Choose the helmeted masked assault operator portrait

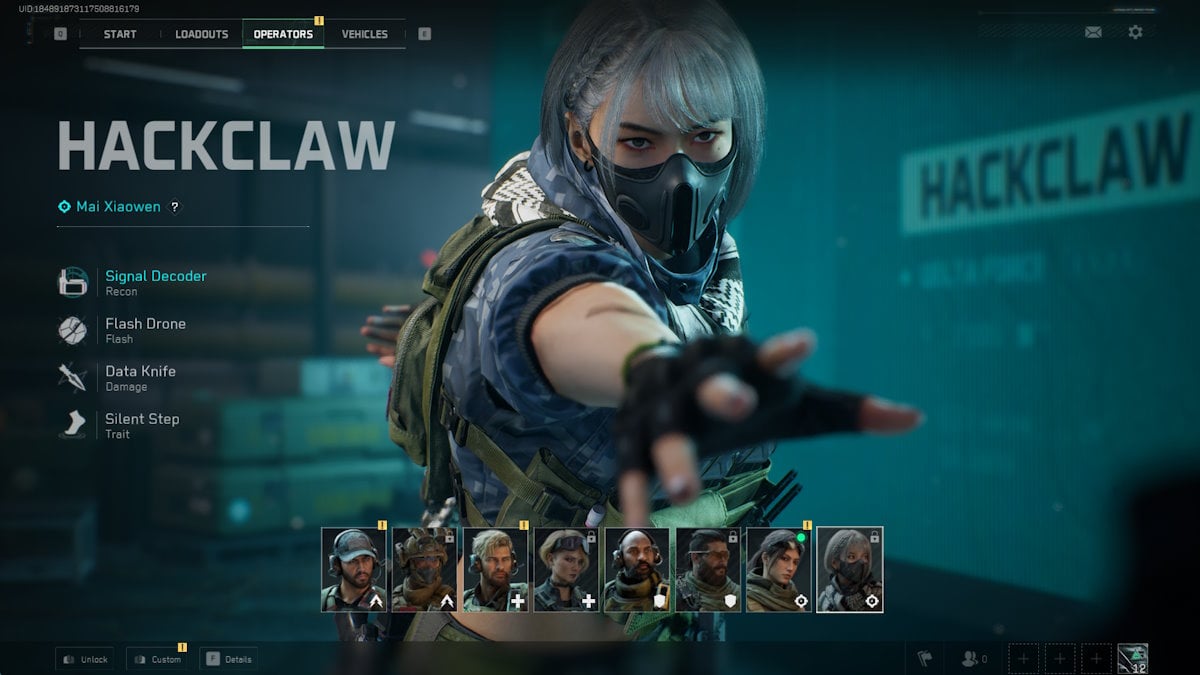point(425,570)
